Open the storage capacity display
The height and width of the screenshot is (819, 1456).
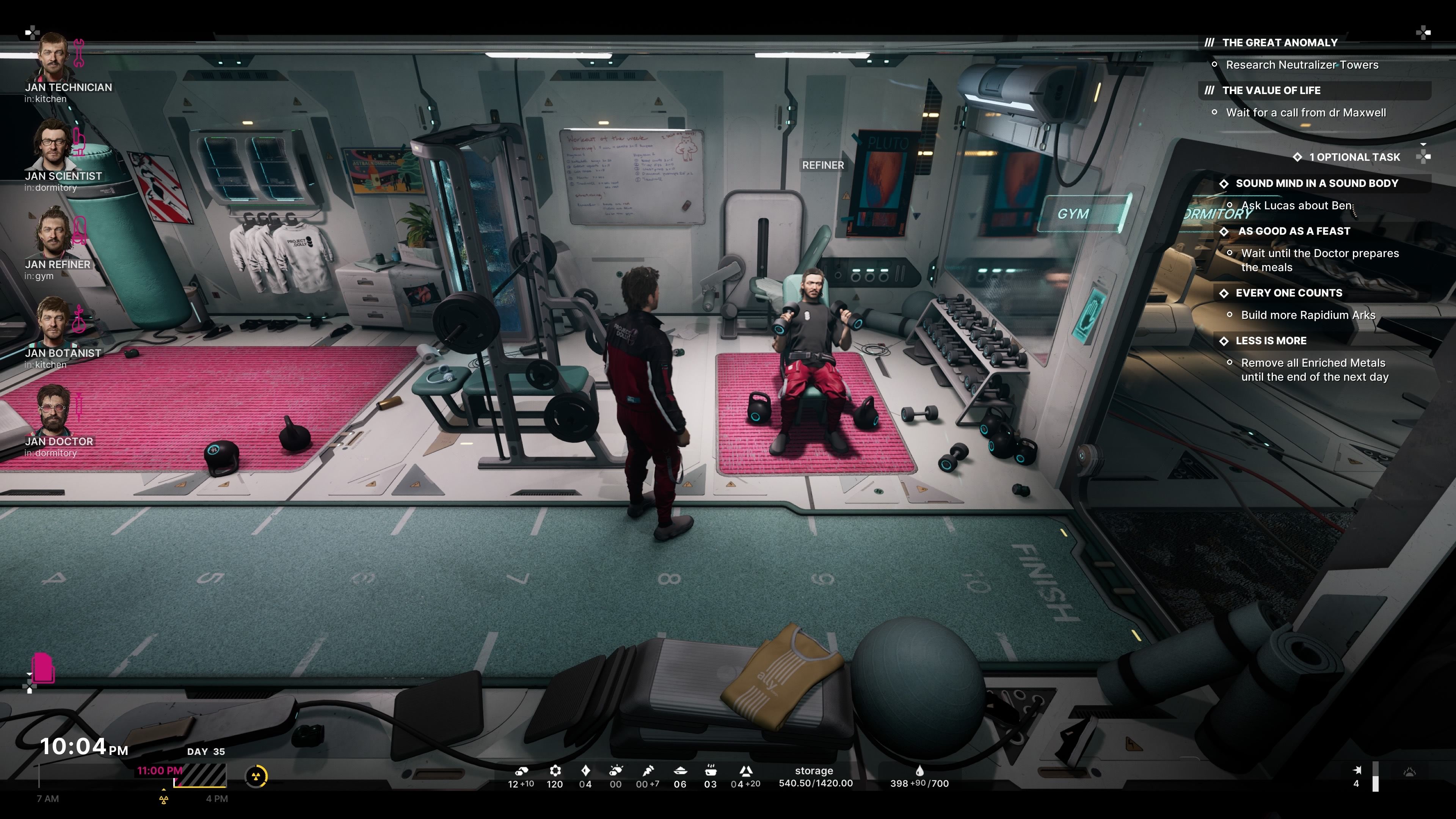point(815,777)
